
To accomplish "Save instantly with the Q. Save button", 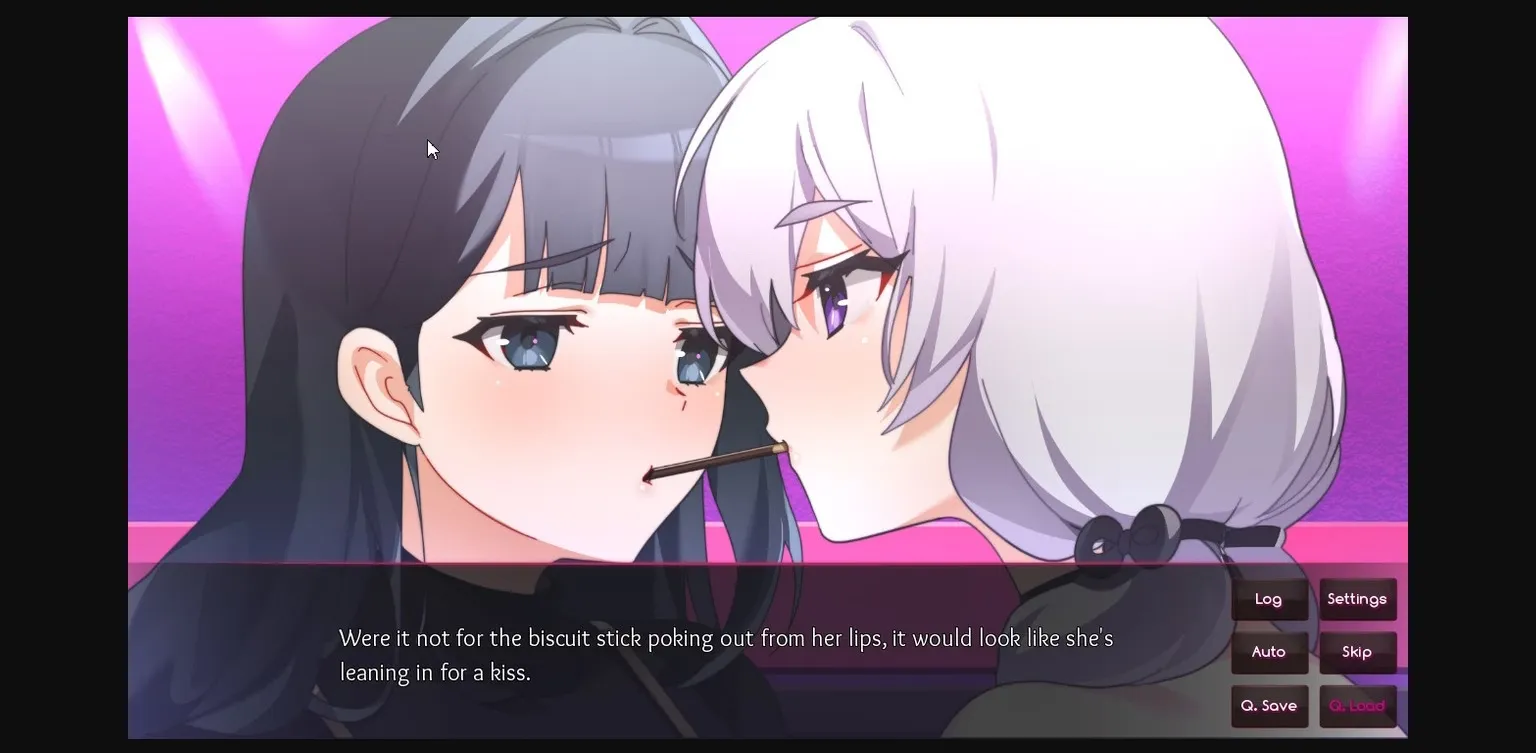I will point(1268,705).
